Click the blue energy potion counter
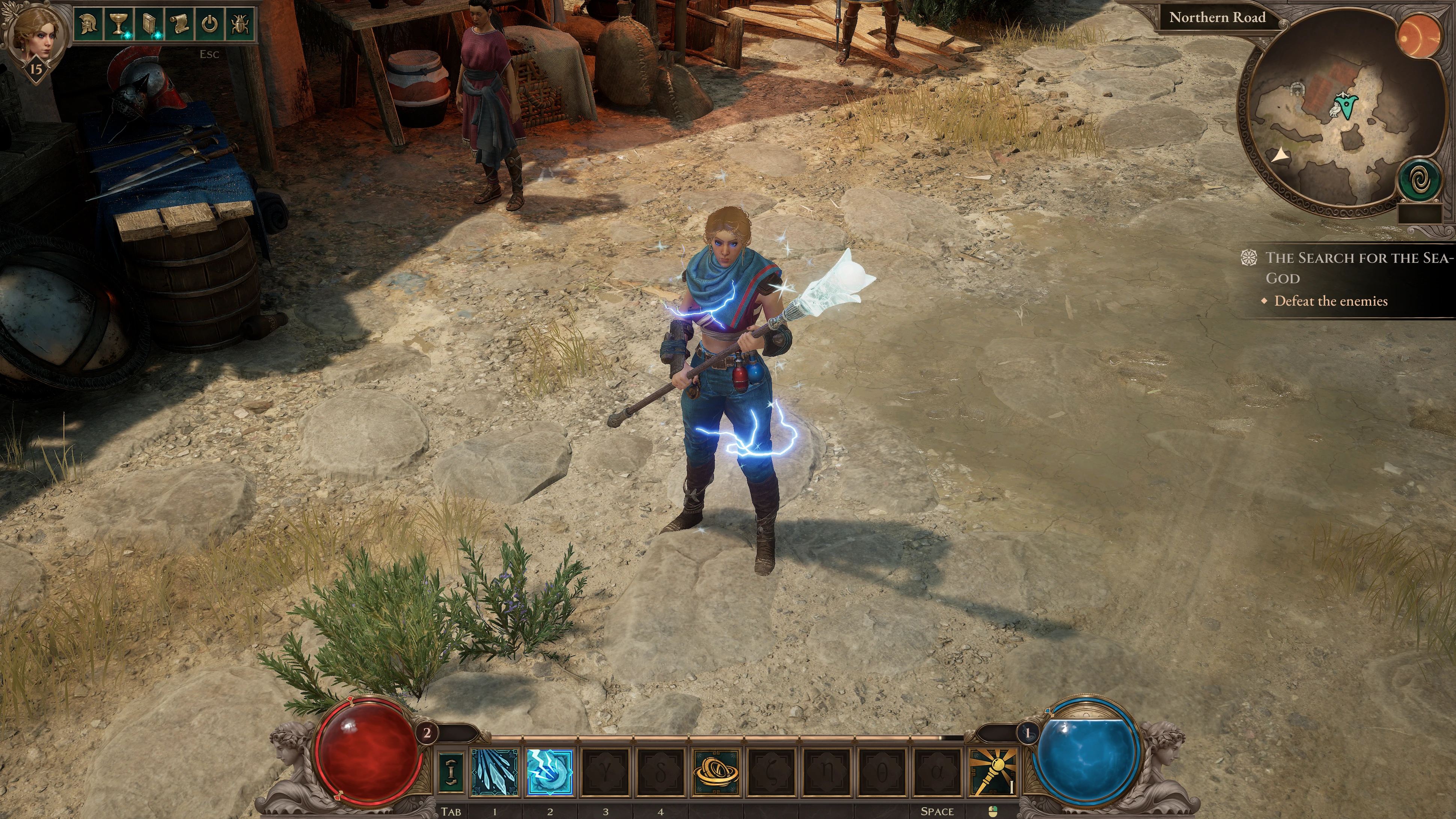1456x819 pixels. pyautogui.click(x=1027, y=734)
